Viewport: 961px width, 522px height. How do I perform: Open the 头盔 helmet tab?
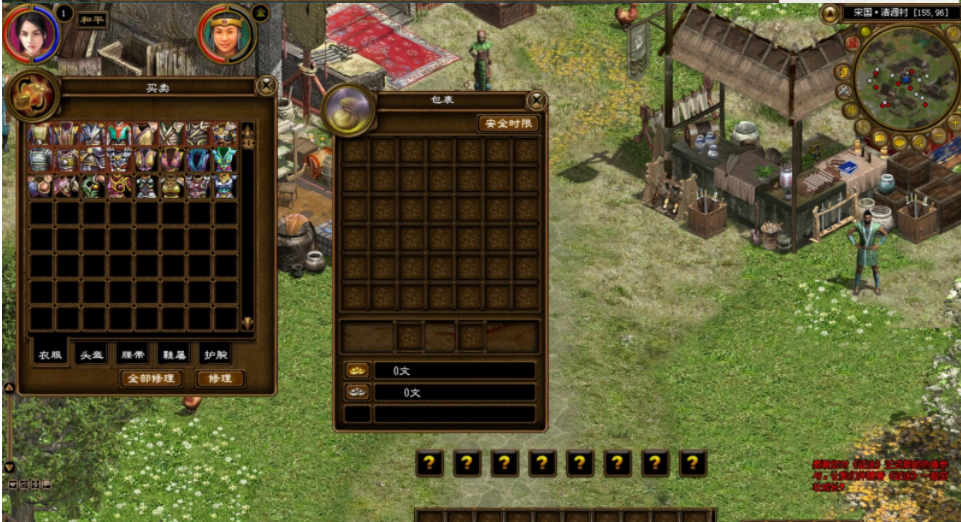92,354
